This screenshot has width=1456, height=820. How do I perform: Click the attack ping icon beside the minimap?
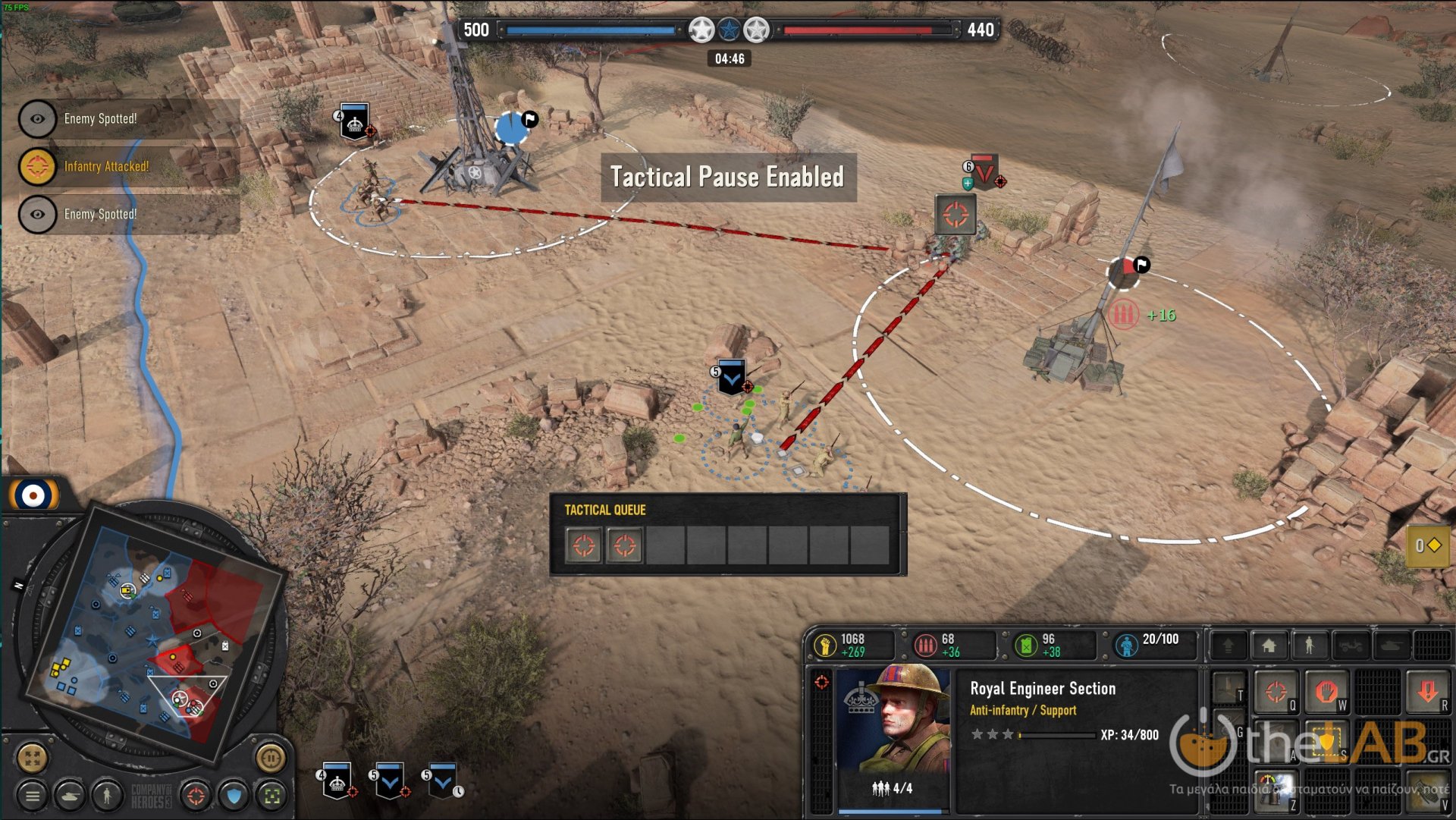tap(195, 796)
